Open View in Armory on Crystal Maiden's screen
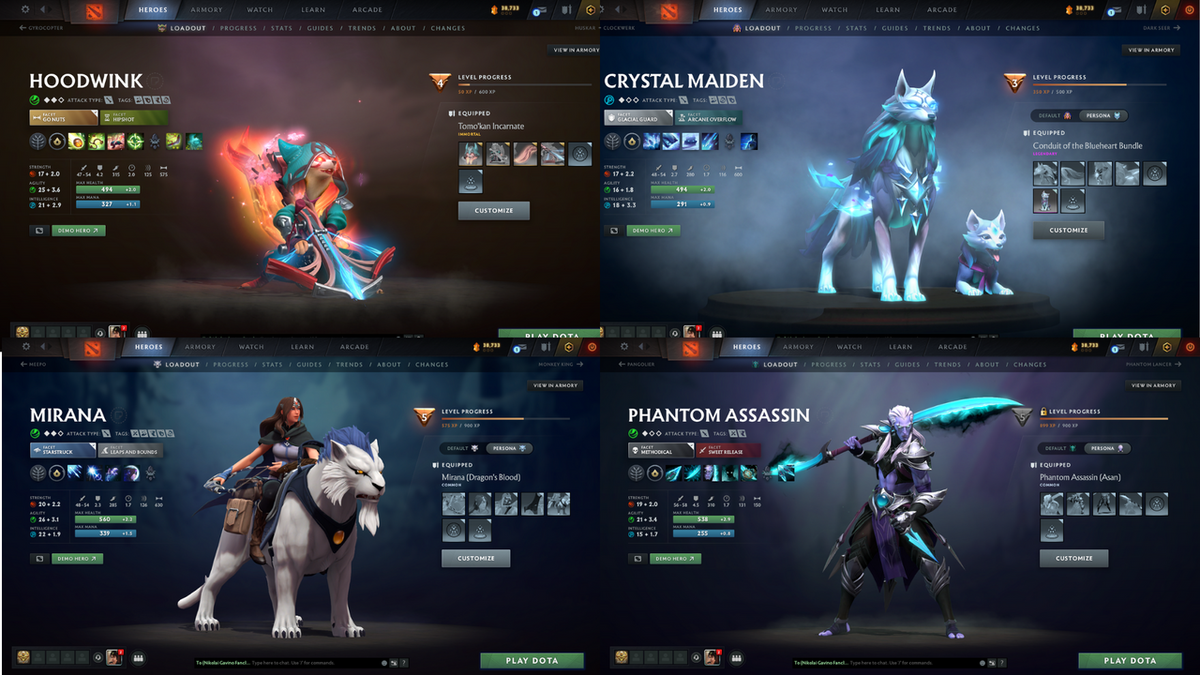This screenshot has width=1200, height=675. [x=1152, y=50]
